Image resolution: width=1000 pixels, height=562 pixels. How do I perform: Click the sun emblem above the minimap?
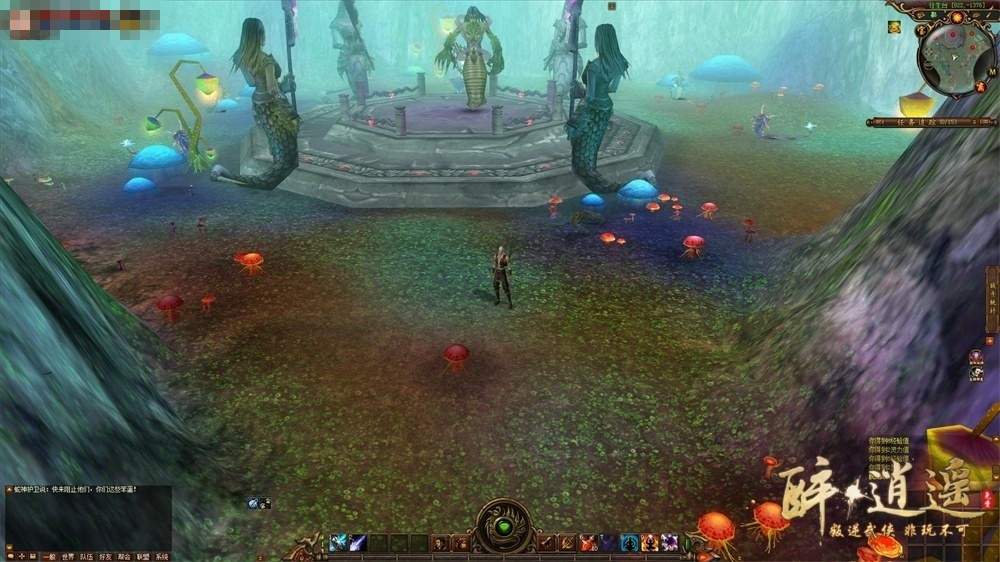(955, 17)
